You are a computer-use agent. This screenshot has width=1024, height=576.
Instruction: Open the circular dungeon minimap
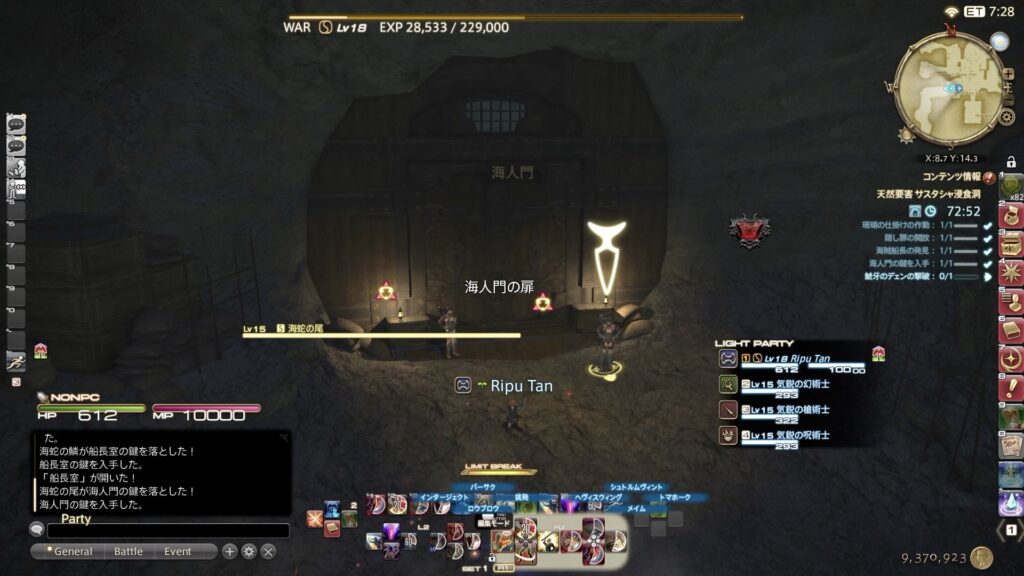tap(949, 88)
